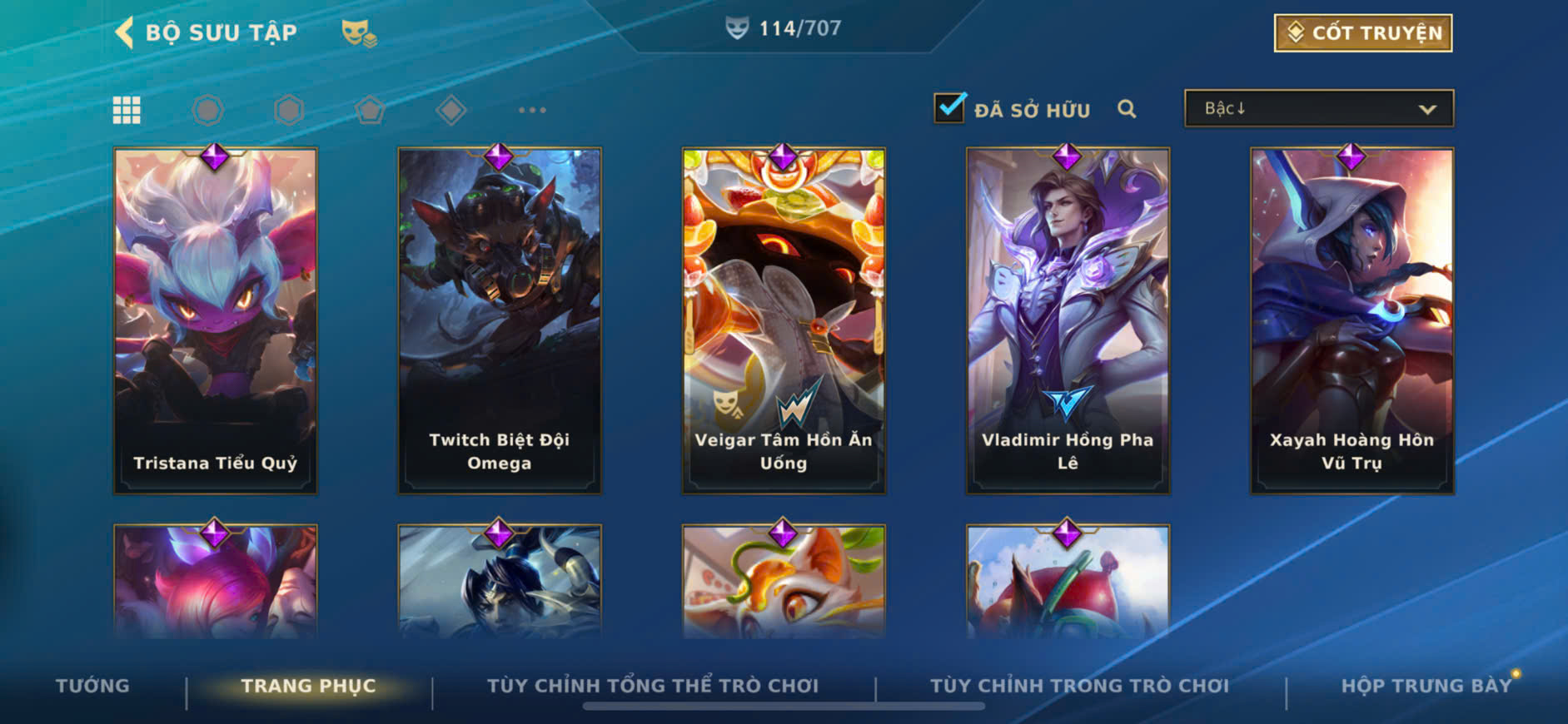Open Veigar Tâm Hồn Ăn Uống skin
The width and height of the screenshot is (1568, 724).
pyautogui.click(x=784, y=320)
